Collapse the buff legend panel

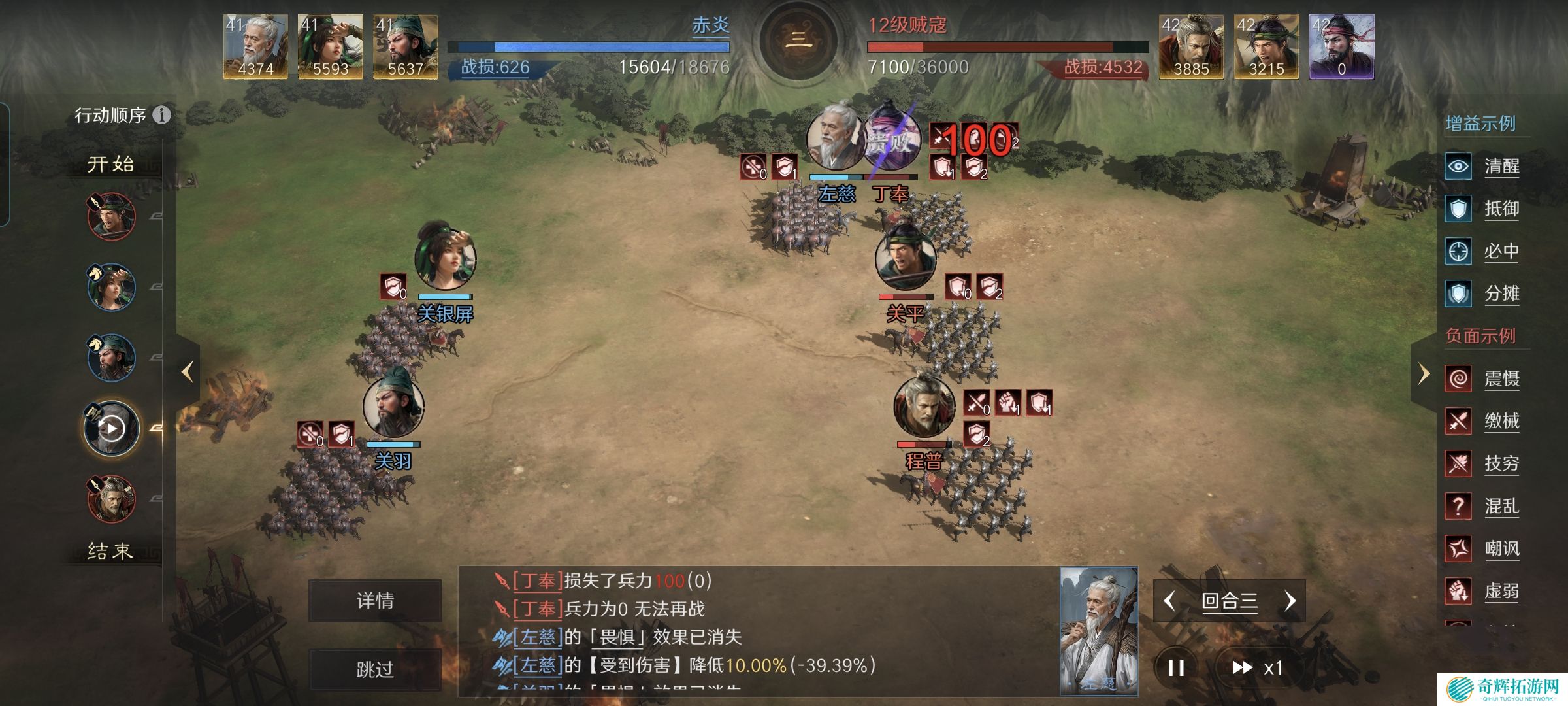(1424, 374)
